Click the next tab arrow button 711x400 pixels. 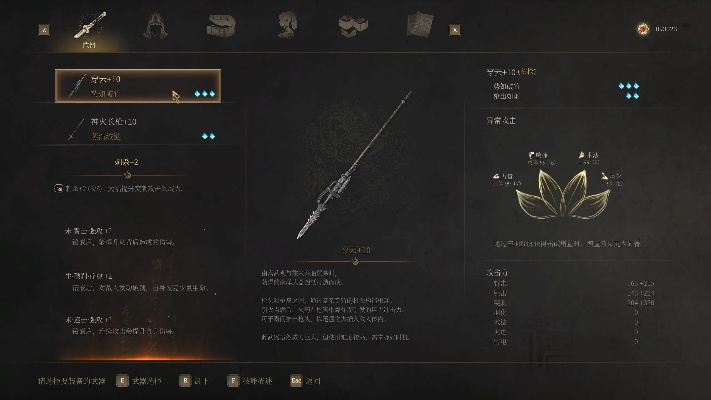pos(456,29)
